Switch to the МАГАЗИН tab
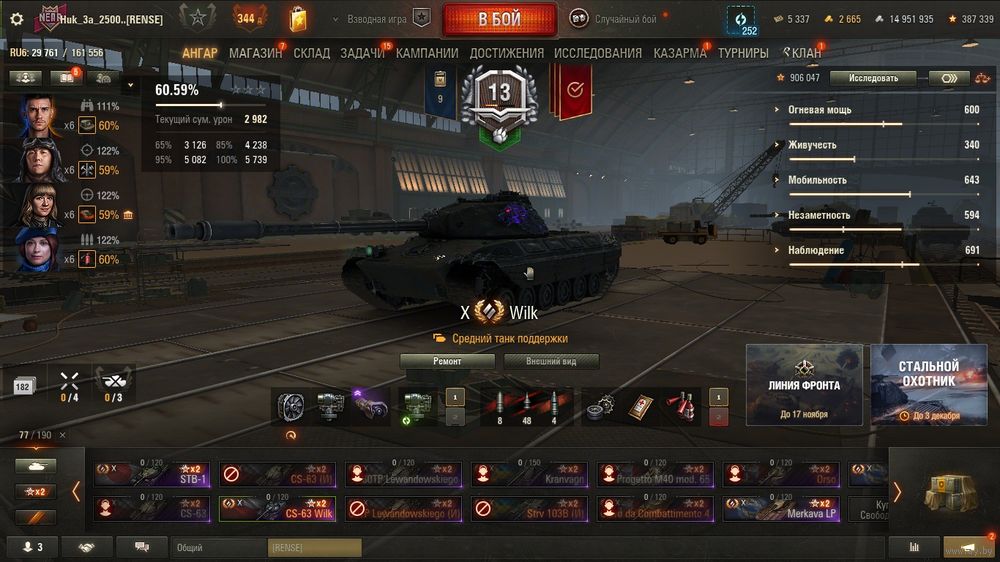1000x562 pixels. point(255,53)
